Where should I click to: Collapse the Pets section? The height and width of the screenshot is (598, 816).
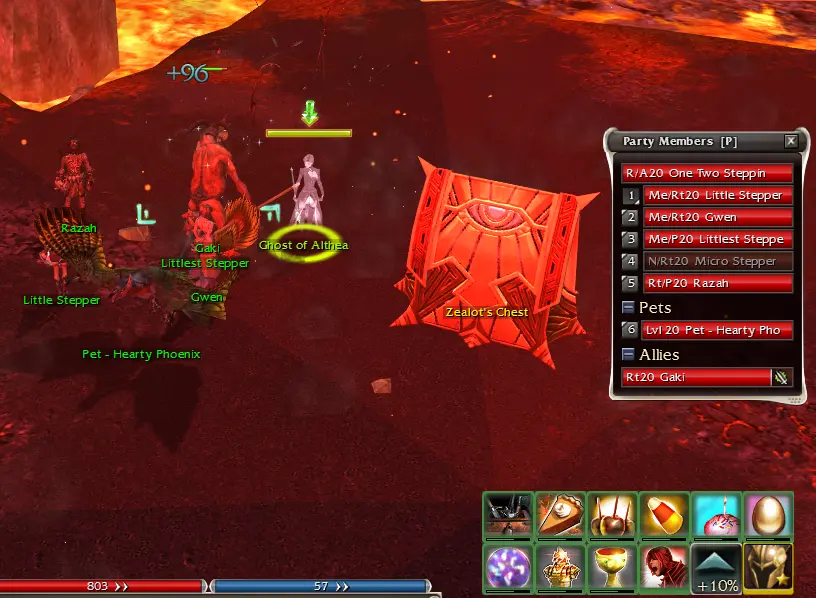[x=628, y=308]
